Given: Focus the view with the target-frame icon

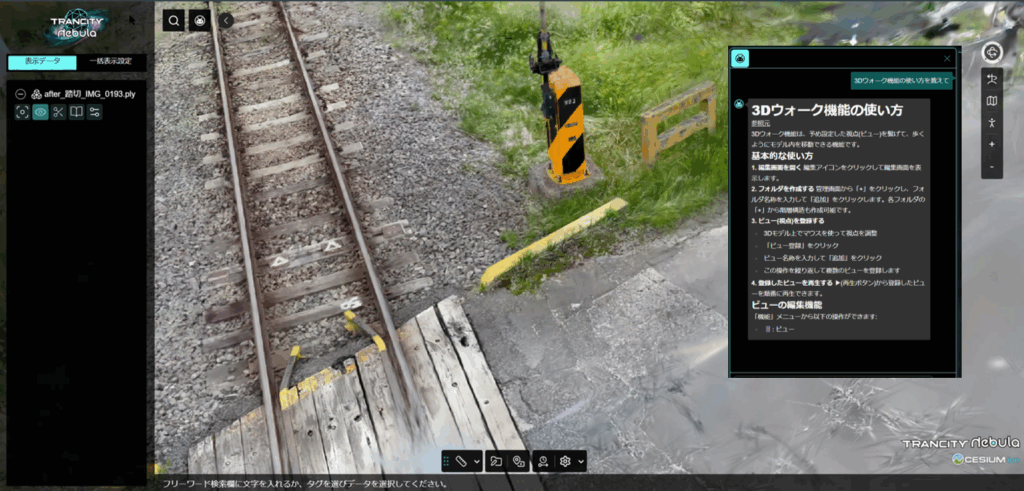Looking at the screenshot, I should (x=22, y=112).
